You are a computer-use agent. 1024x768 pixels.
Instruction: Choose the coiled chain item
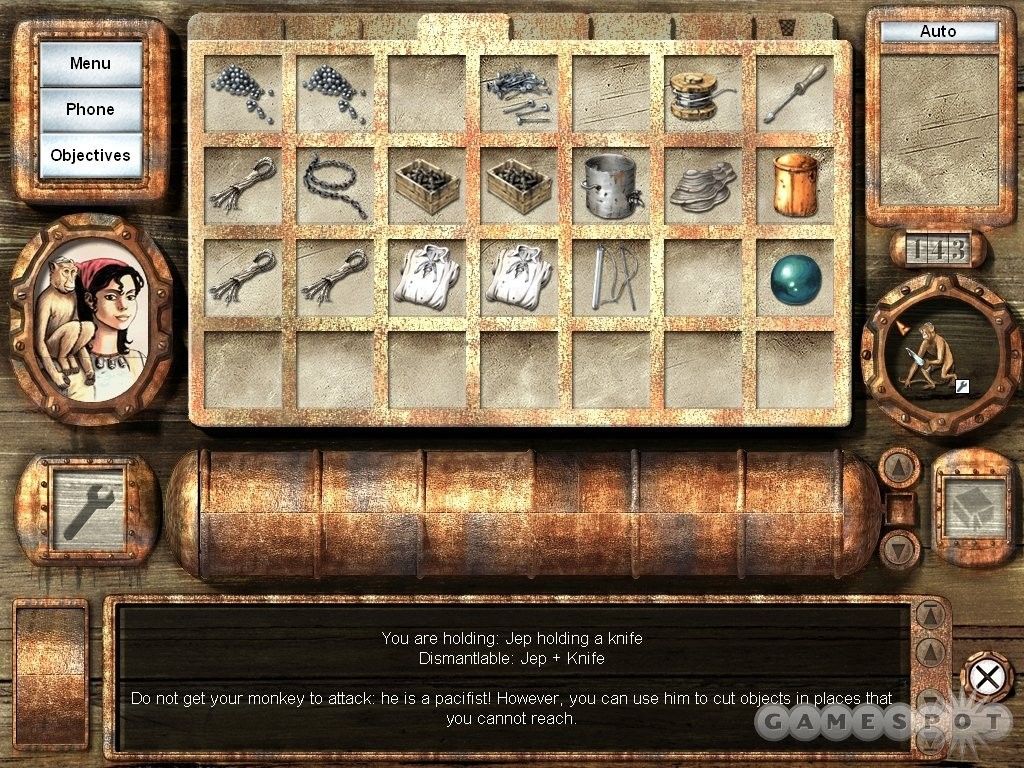pyautogui.click(x=334, y=186)
